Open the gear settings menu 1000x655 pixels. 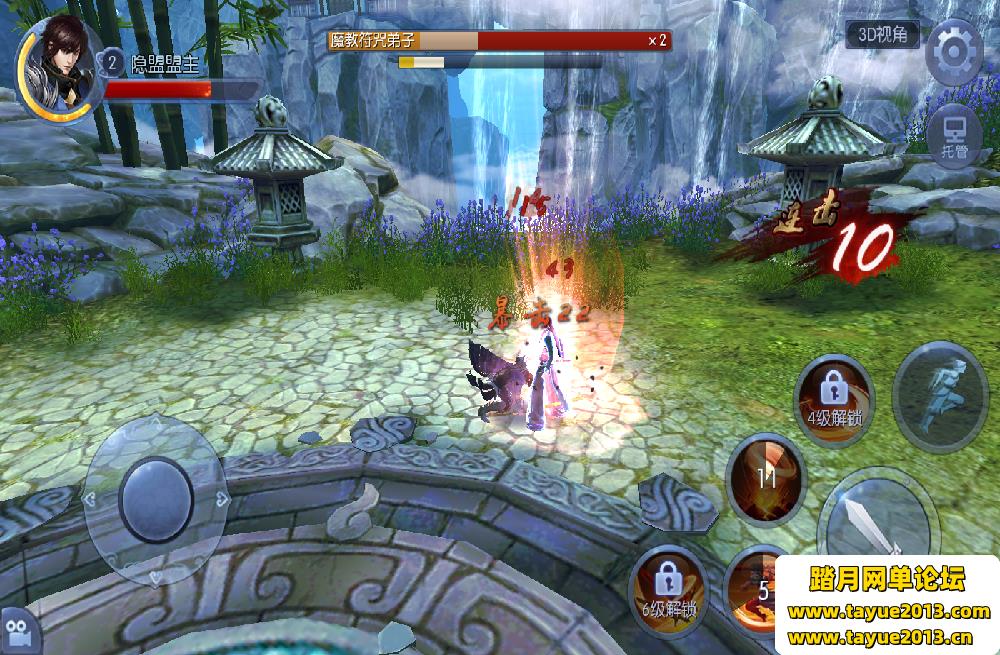[954, 52]
